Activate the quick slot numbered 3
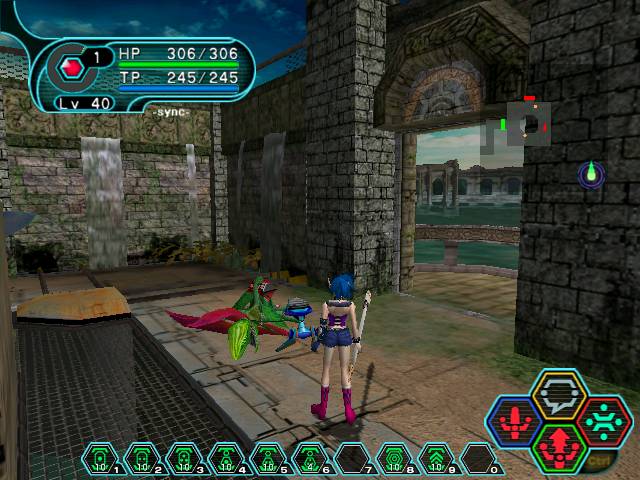 tap(184, 459)
